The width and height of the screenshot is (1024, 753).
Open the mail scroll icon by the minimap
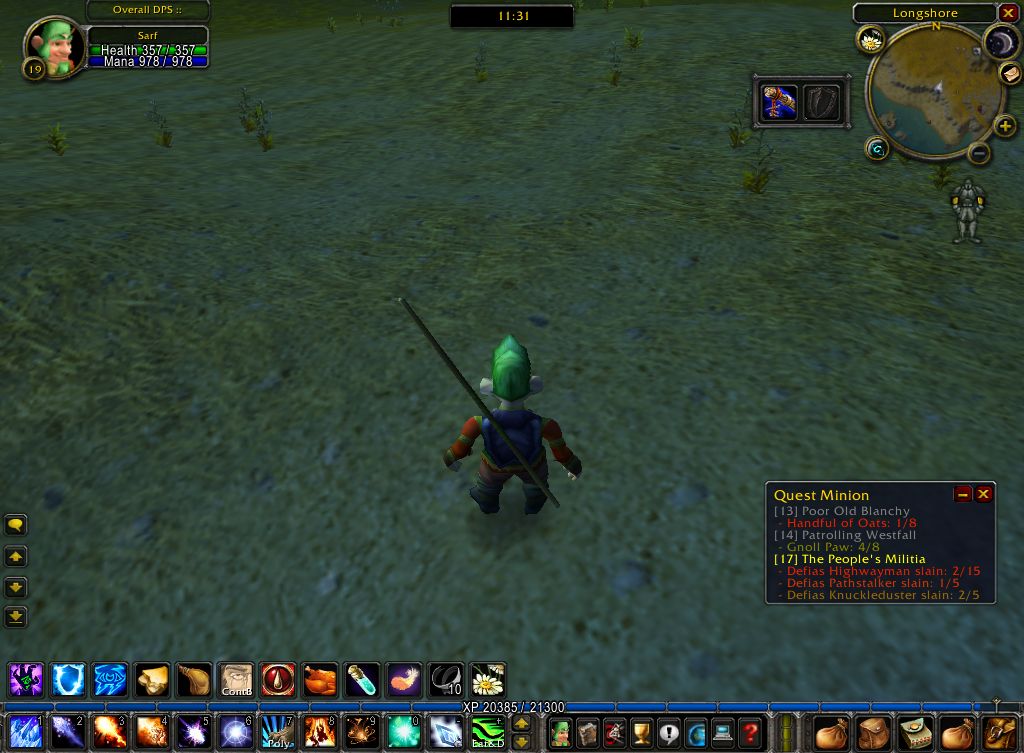[x=1011, y=74]
